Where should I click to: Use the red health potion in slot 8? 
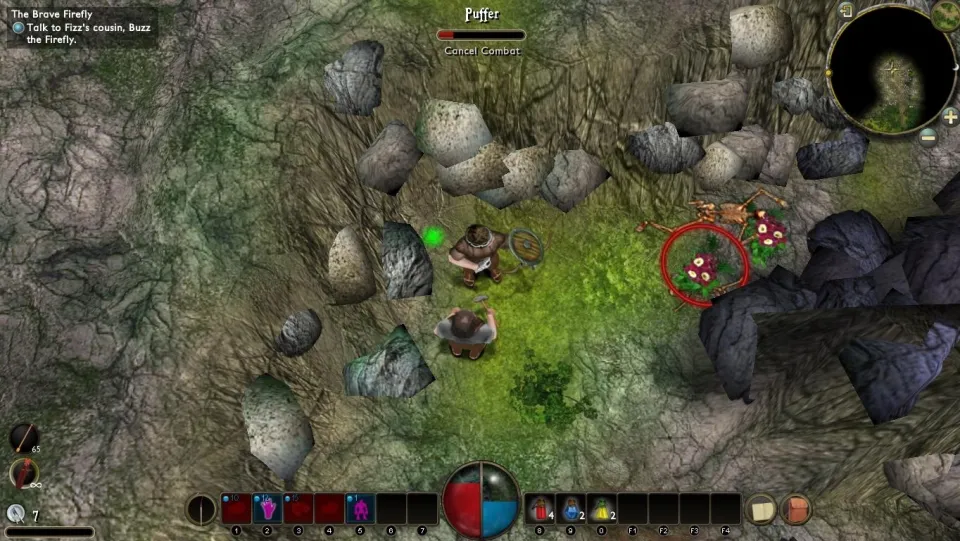(x=539, y=509)
